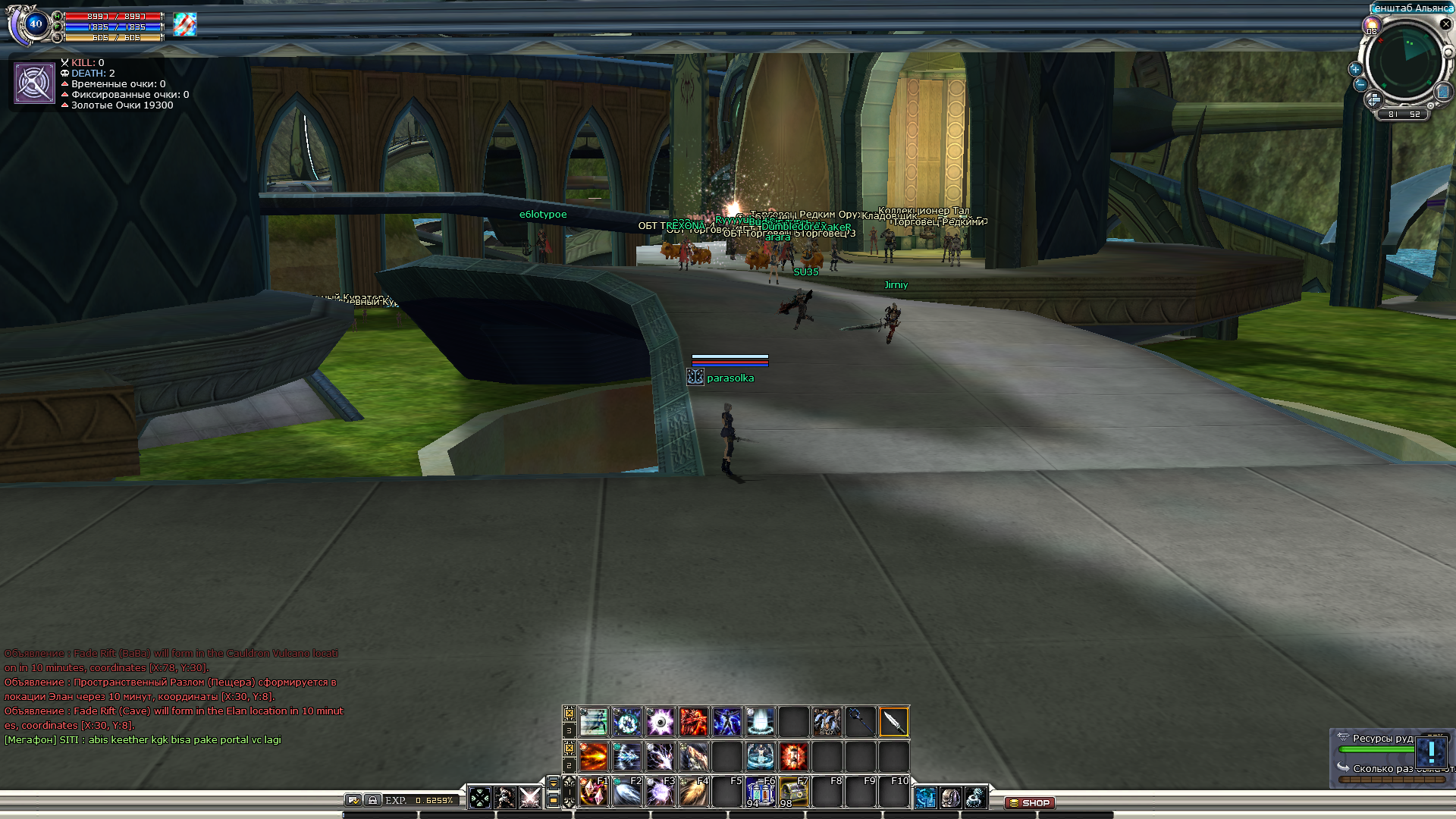Viewport: 1456px width, 819px height.
Task: Select the crossed swords icon left of hotbar
Action: pos(529,798)
